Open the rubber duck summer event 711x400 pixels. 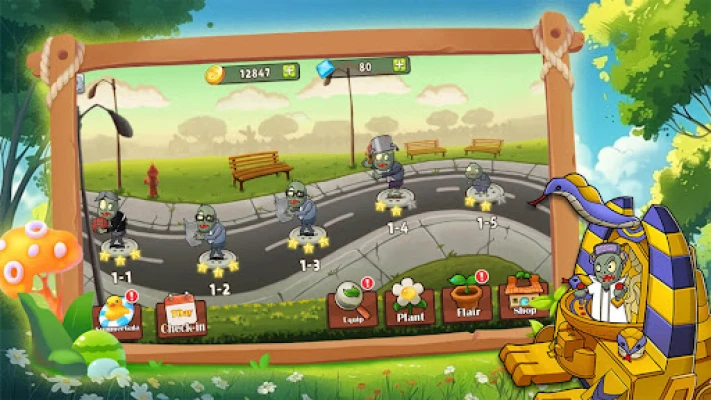pos(118,316)
